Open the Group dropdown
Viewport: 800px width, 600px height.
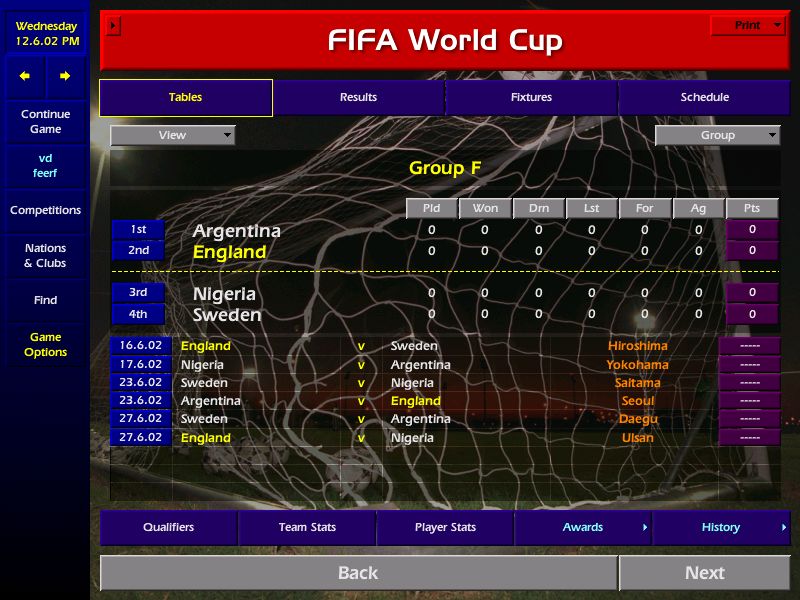[x=717, y=135]
